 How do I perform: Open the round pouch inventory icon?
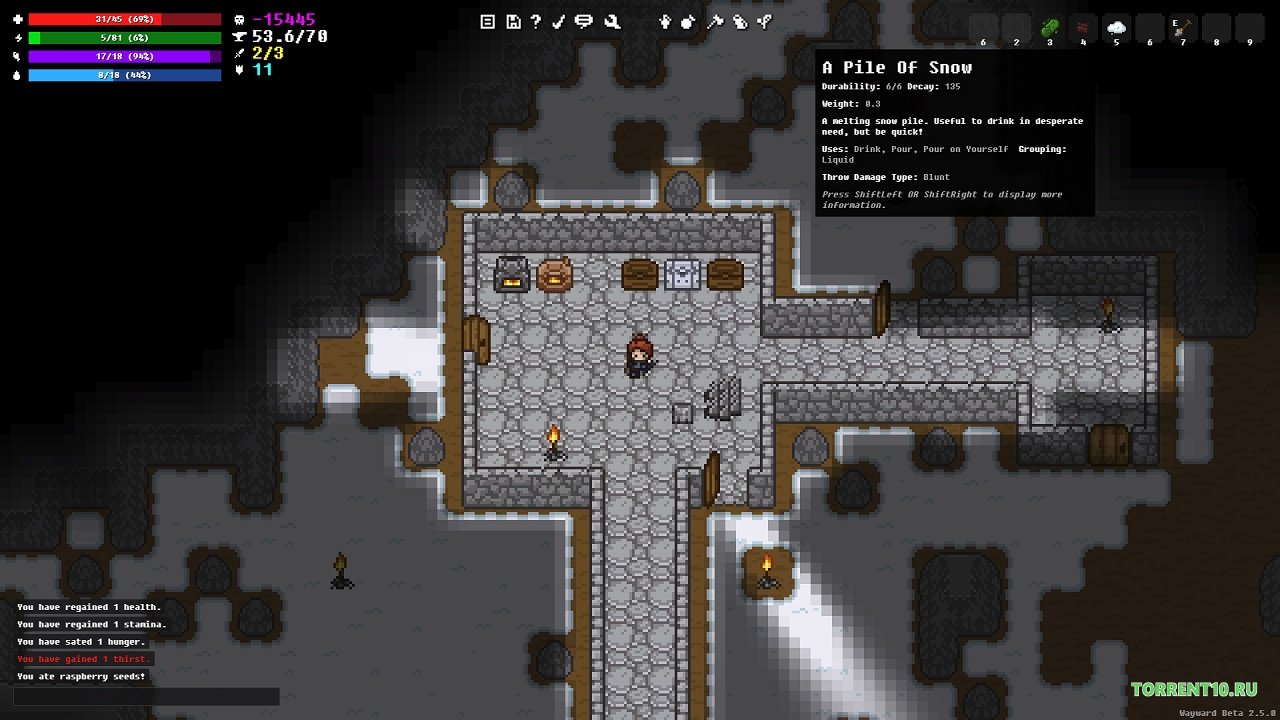[689, 21]
